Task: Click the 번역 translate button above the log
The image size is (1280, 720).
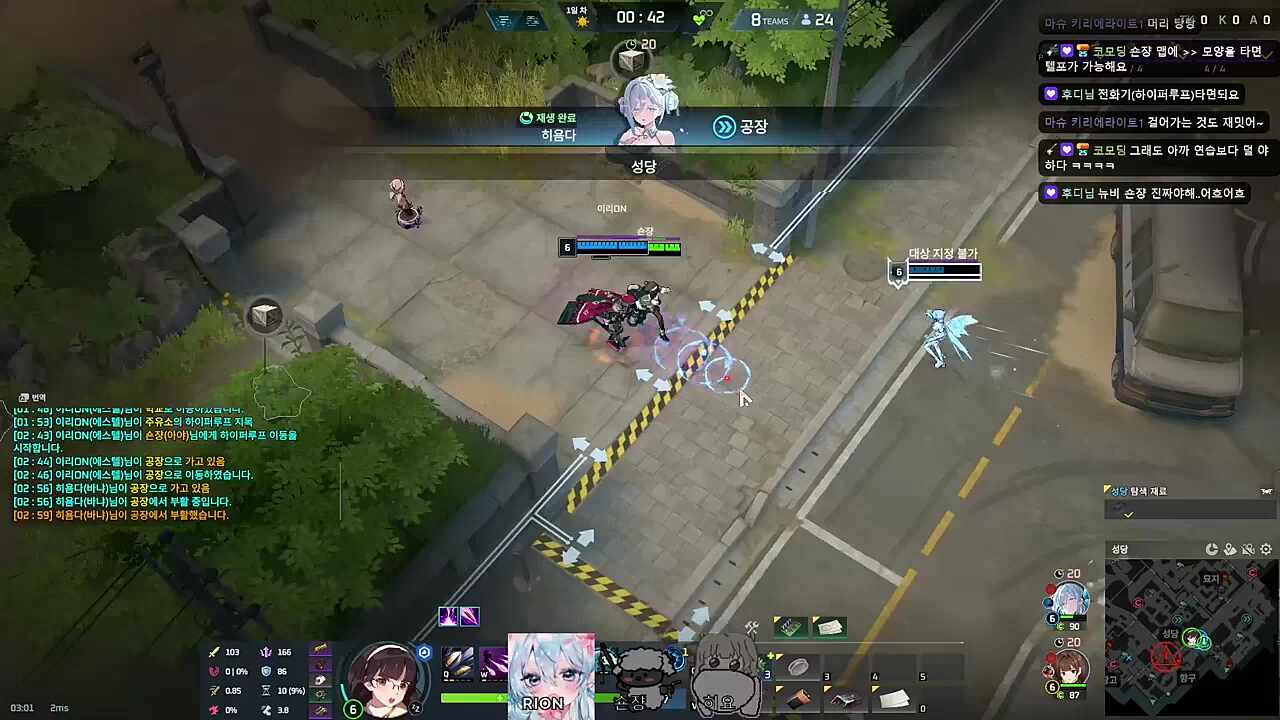Action: [30, 397]
